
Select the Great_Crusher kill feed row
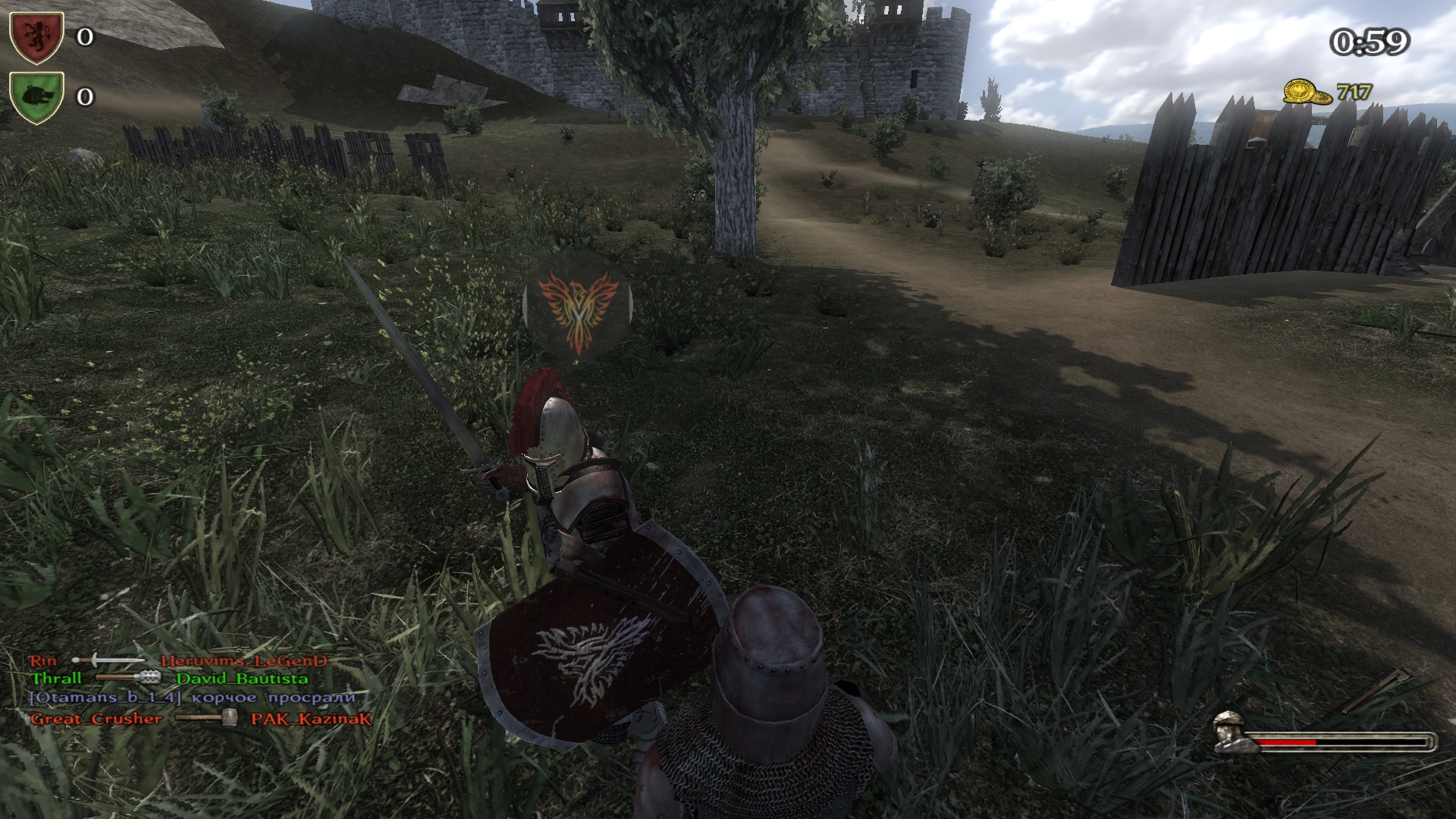201,718
